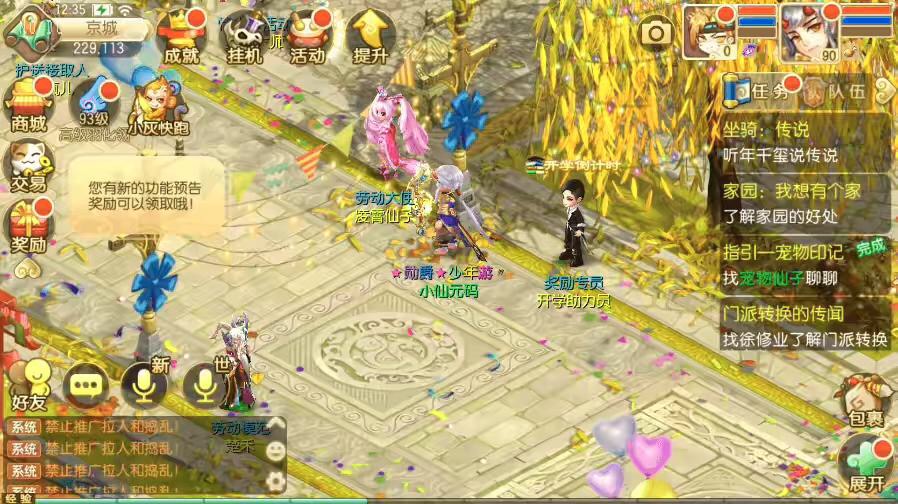
Task: Select the 提升 upgrade arrow button
Action: 371,38
